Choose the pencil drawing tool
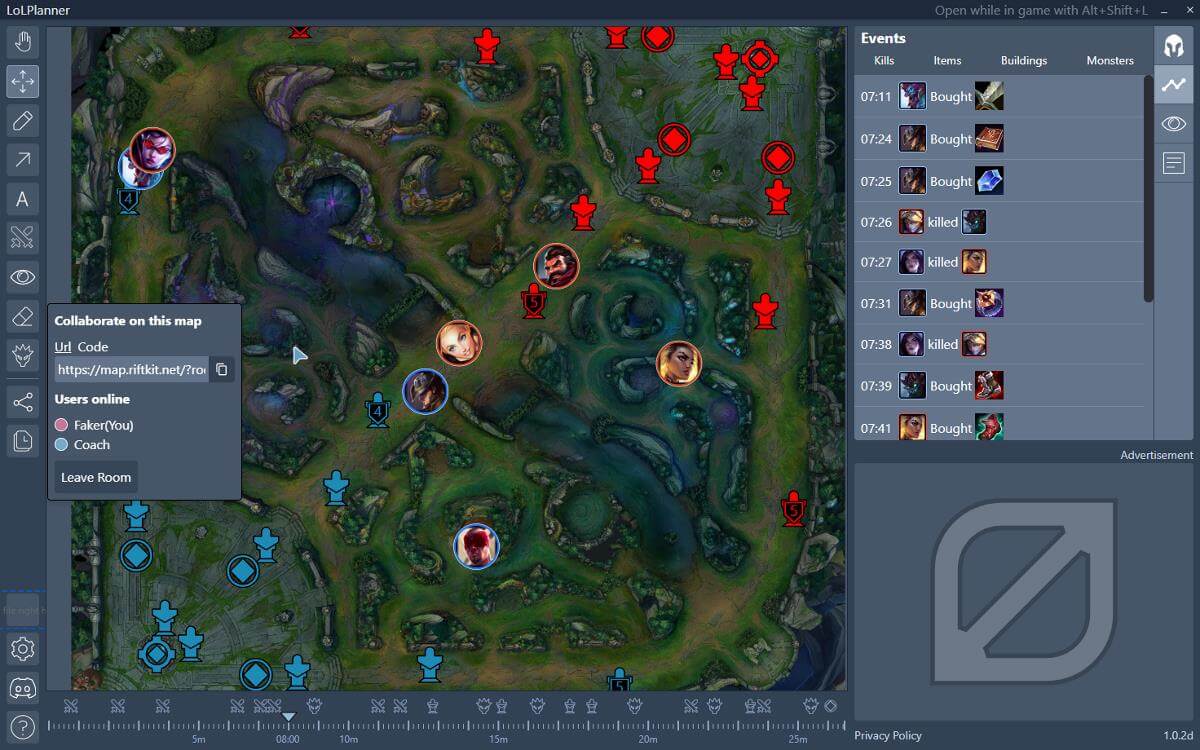The height and width of the screenshot is (750, 1200). [x=23, y=121]
